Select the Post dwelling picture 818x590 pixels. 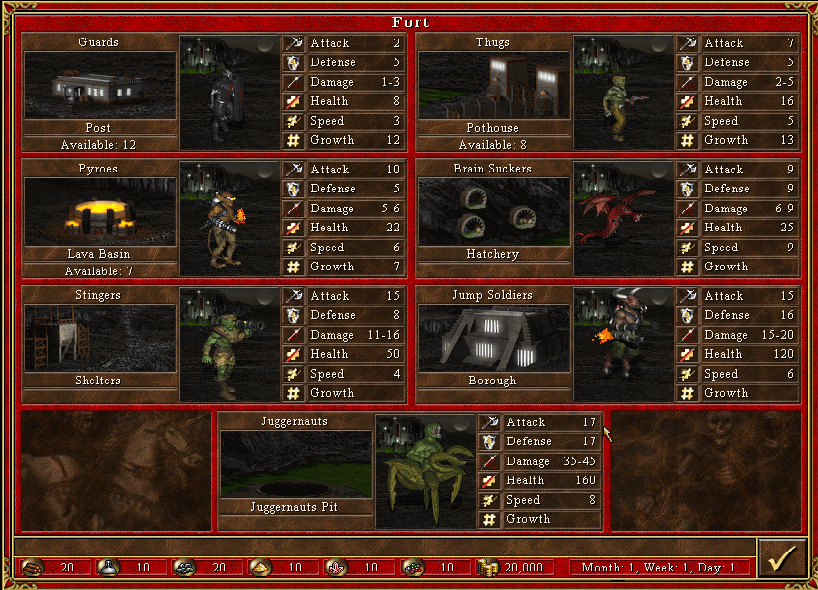pos(99,85)
